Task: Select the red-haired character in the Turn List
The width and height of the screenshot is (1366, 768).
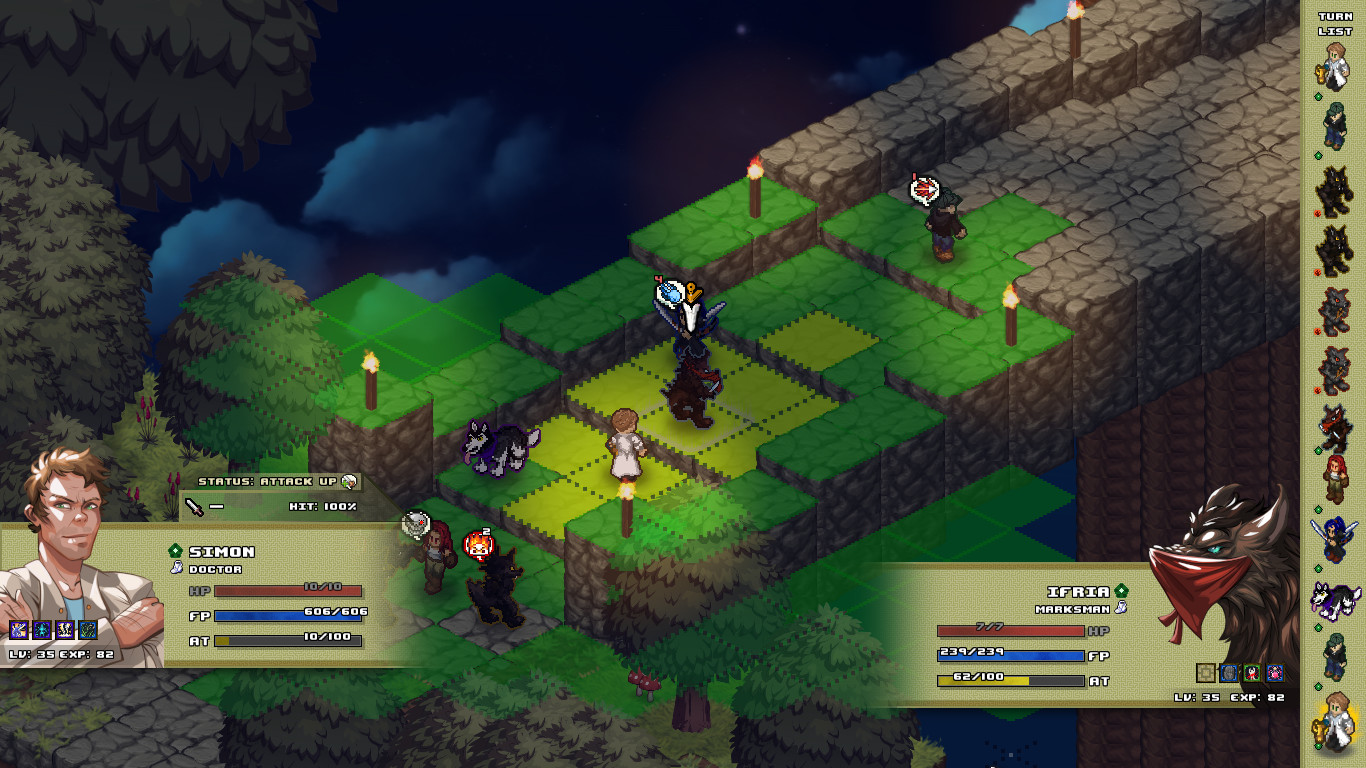Action: pos(1336,476)
